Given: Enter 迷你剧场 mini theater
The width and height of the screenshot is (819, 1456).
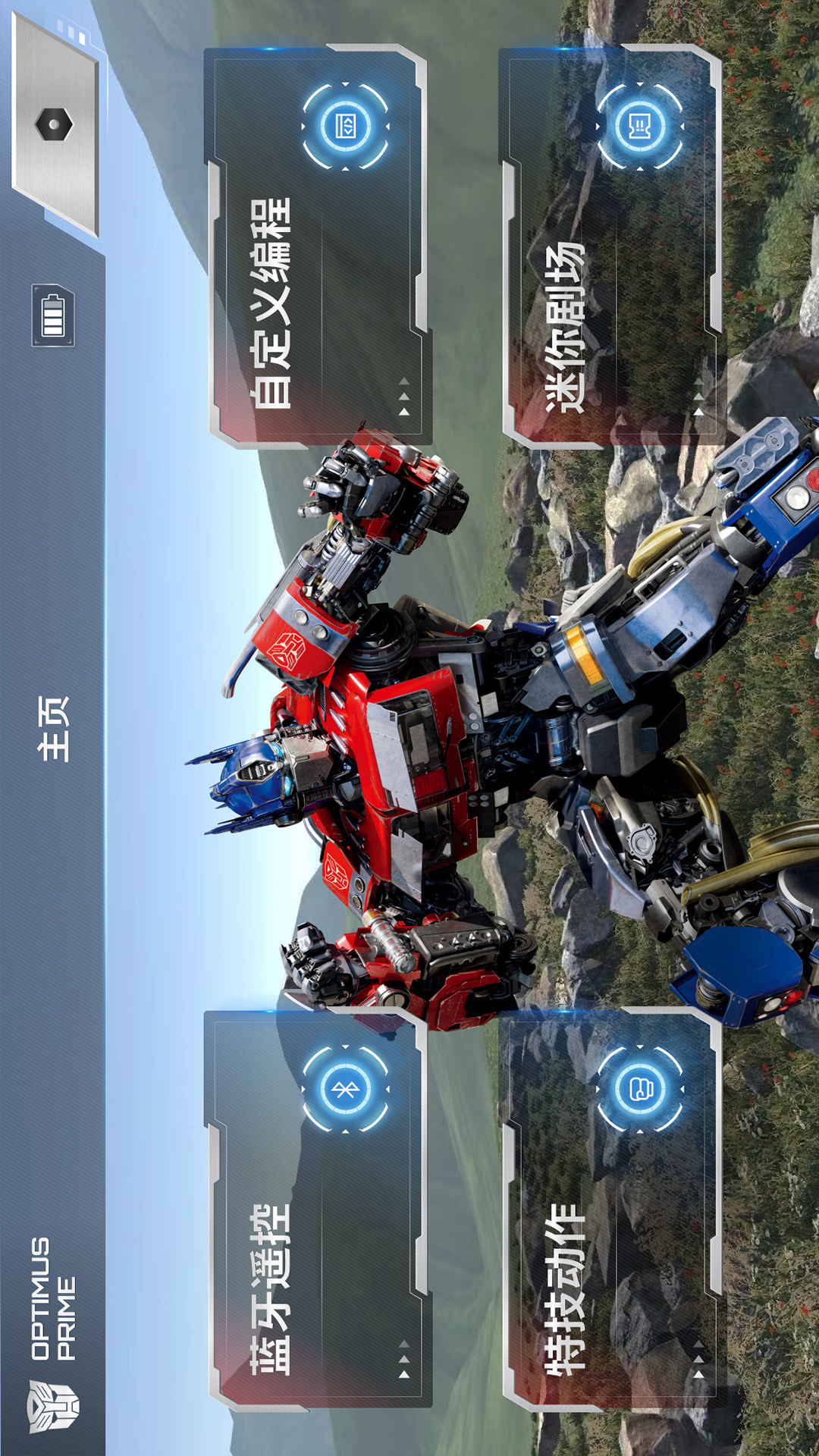Looking at the screenshot, I should (x=610, y=246).
